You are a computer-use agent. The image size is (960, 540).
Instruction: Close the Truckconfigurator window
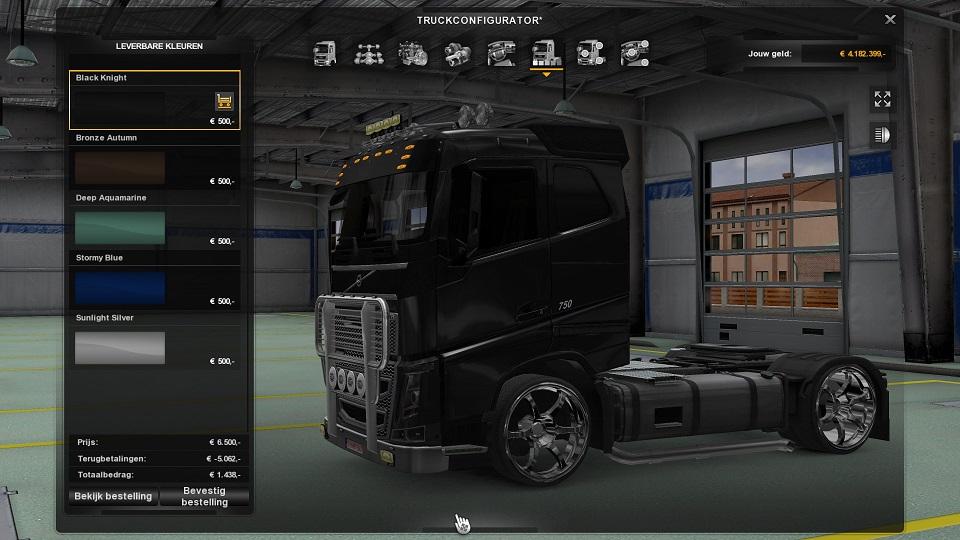coord(890,18)
